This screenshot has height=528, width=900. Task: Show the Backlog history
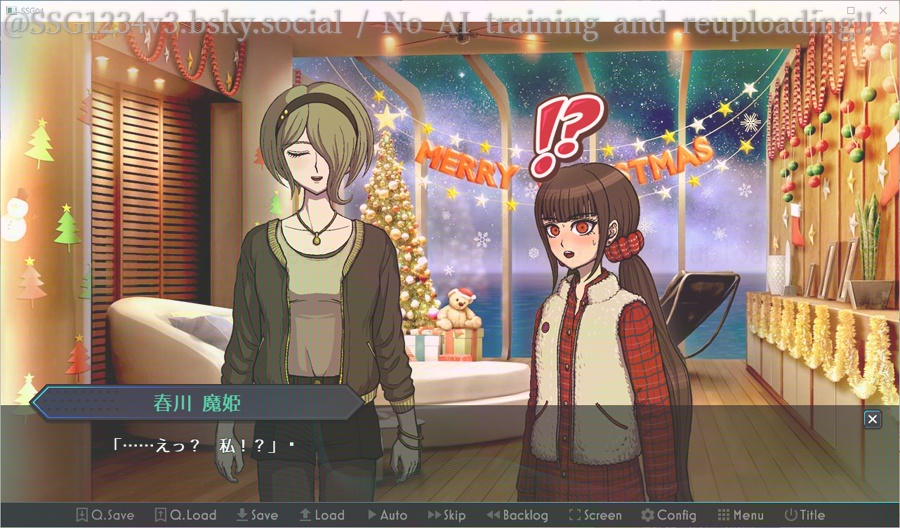517,515
